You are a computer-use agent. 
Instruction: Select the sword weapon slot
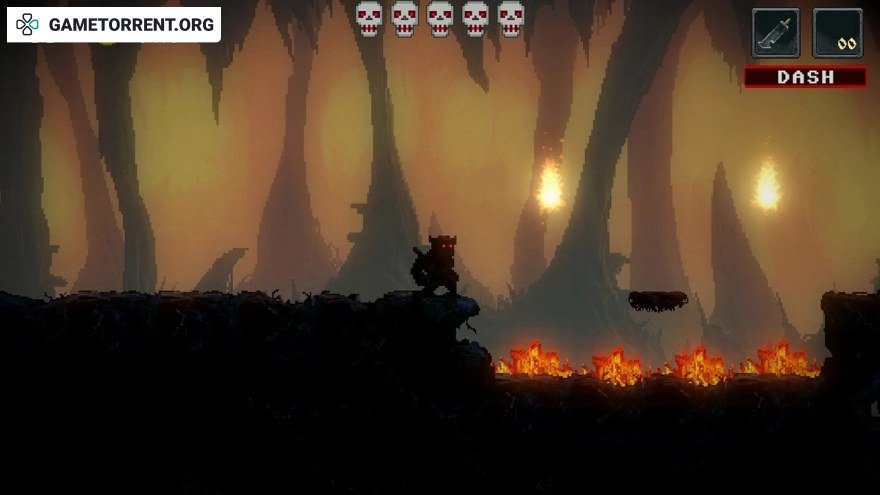click(776, 32)
